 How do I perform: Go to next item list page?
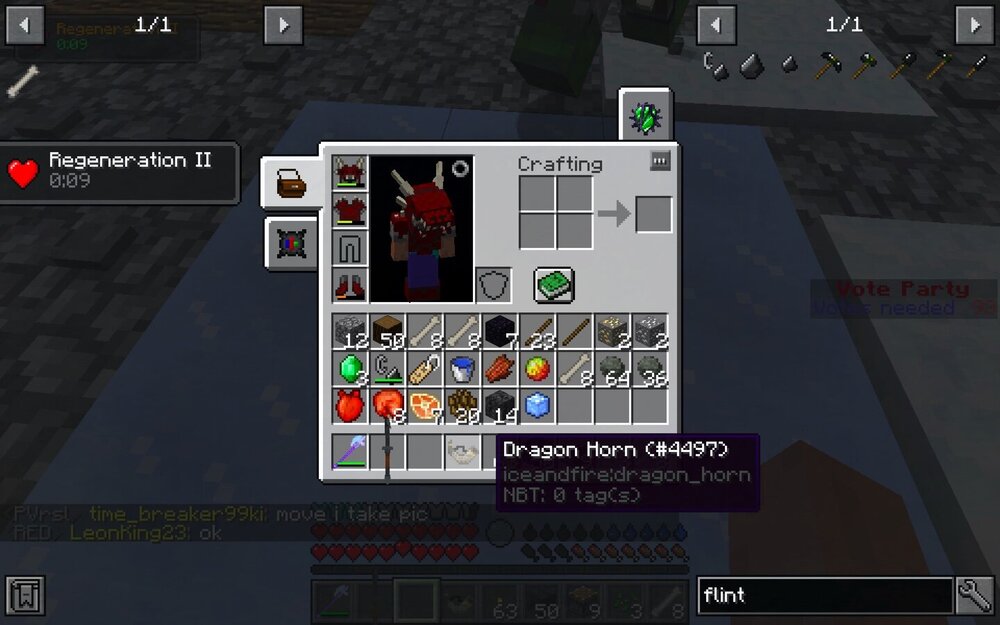[x=974, y=24]
